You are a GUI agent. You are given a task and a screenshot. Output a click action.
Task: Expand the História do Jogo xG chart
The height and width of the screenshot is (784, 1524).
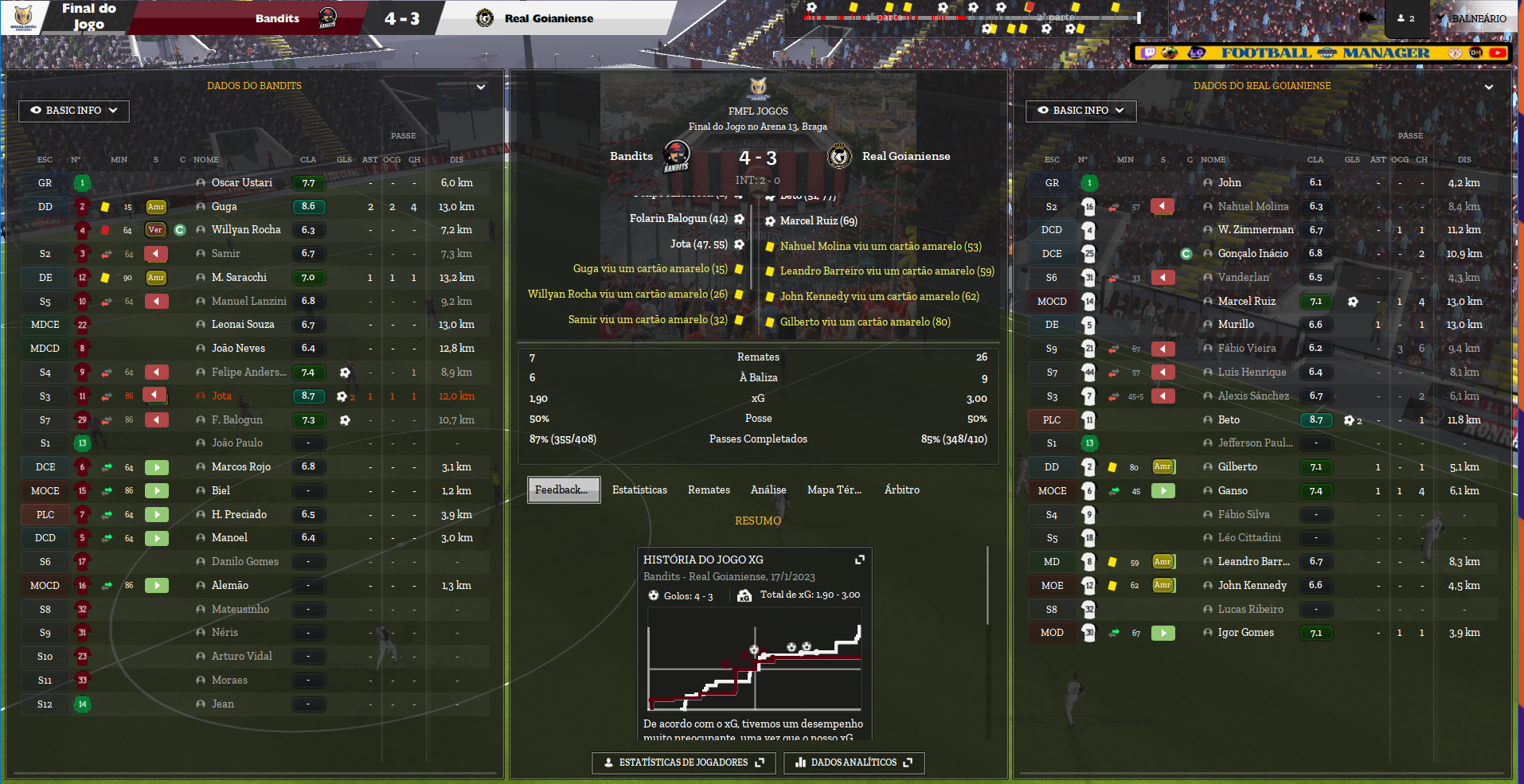tap(860, 560)
